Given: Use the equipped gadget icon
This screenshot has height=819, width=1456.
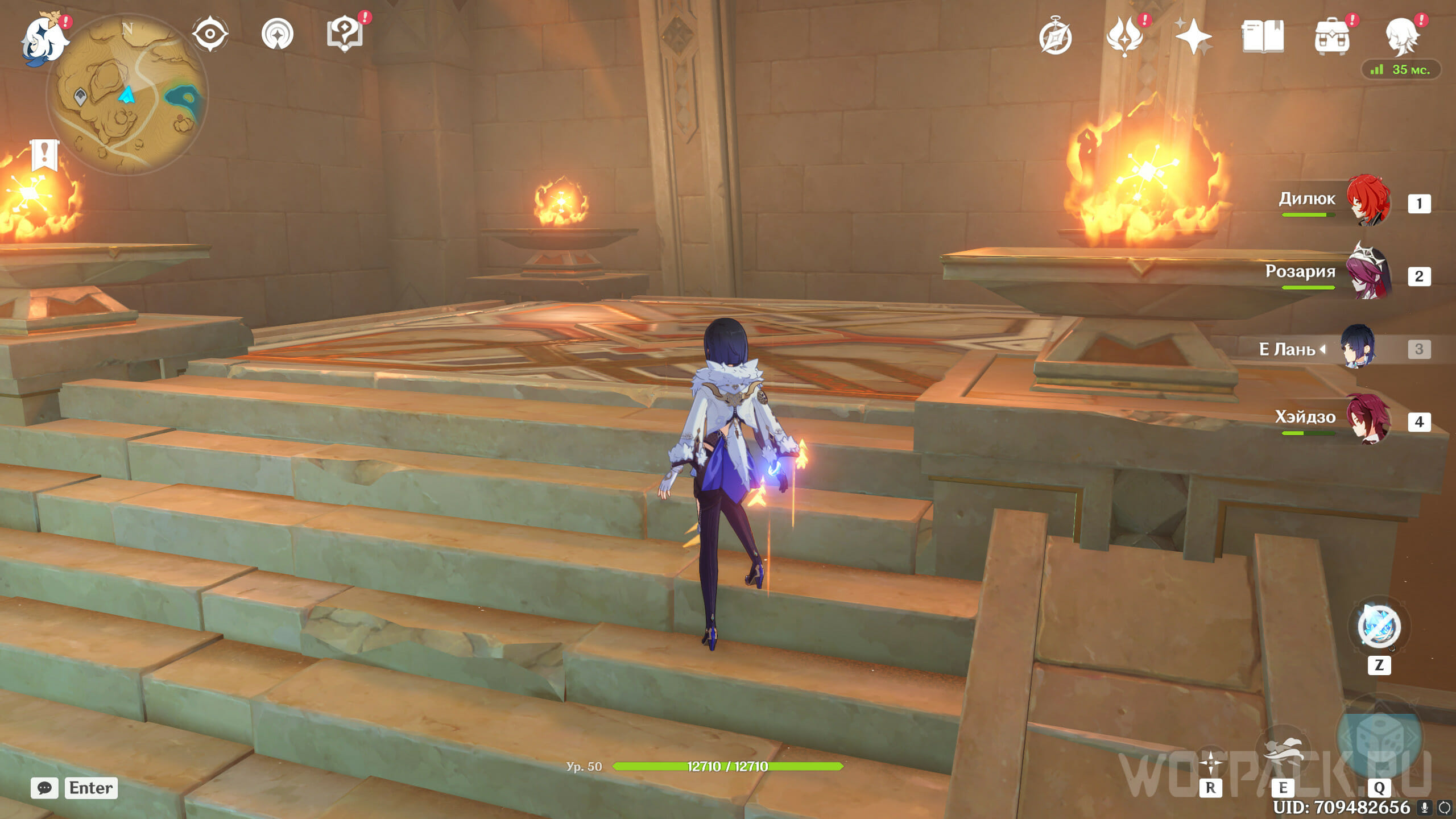Looking at the screenshot, I should pos(1379,627).
